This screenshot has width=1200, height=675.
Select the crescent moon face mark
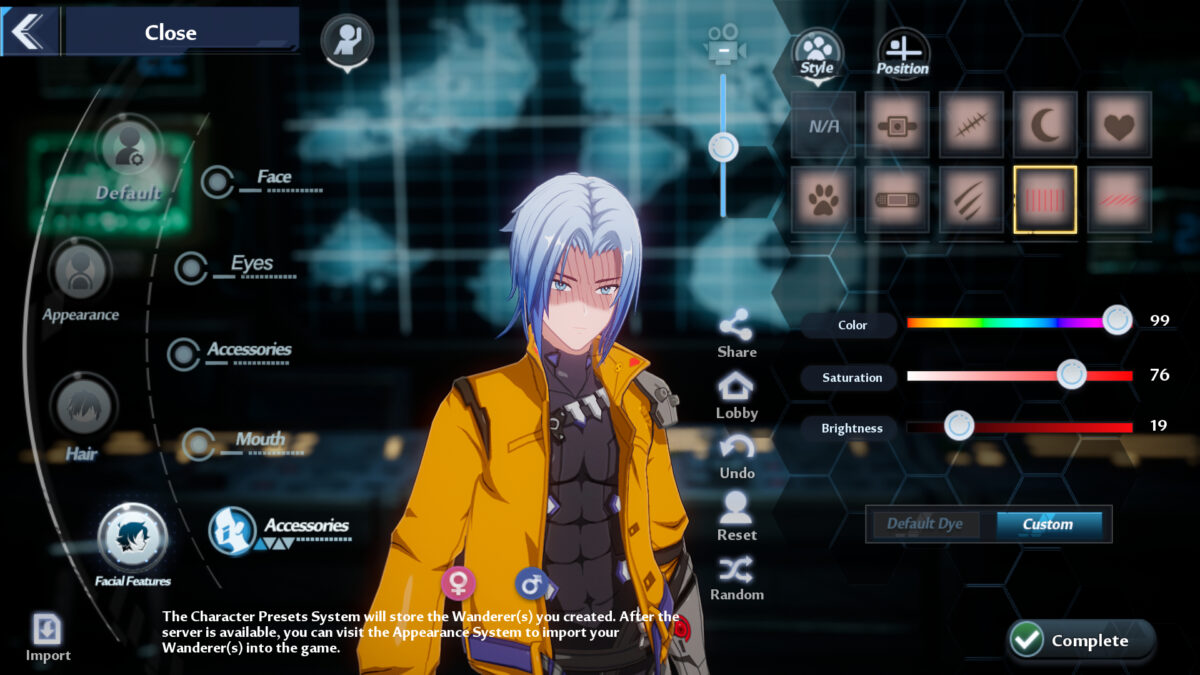pos(1045,126)
